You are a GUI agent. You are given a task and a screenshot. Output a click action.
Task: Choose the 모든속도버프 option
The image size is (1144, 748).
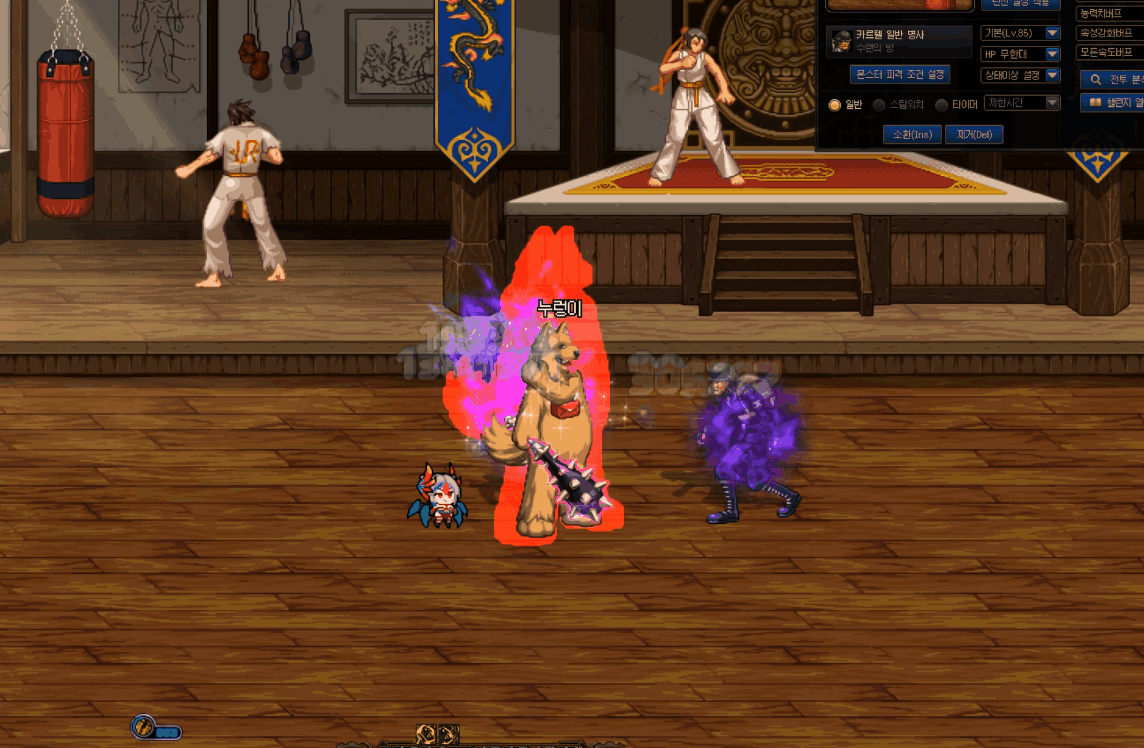tap(1110, 52)
